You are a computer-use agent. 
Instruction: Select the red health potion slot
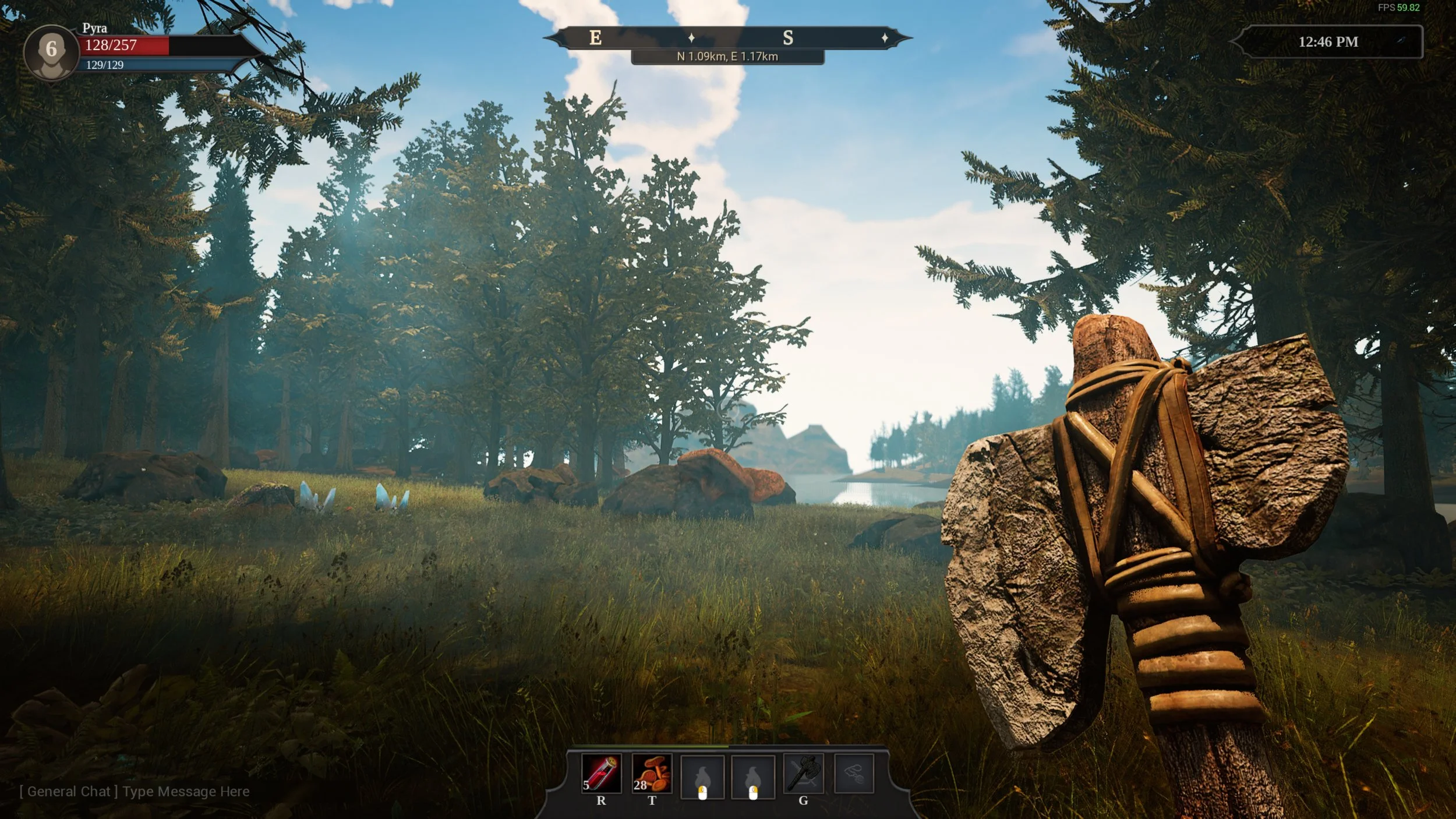601,774
